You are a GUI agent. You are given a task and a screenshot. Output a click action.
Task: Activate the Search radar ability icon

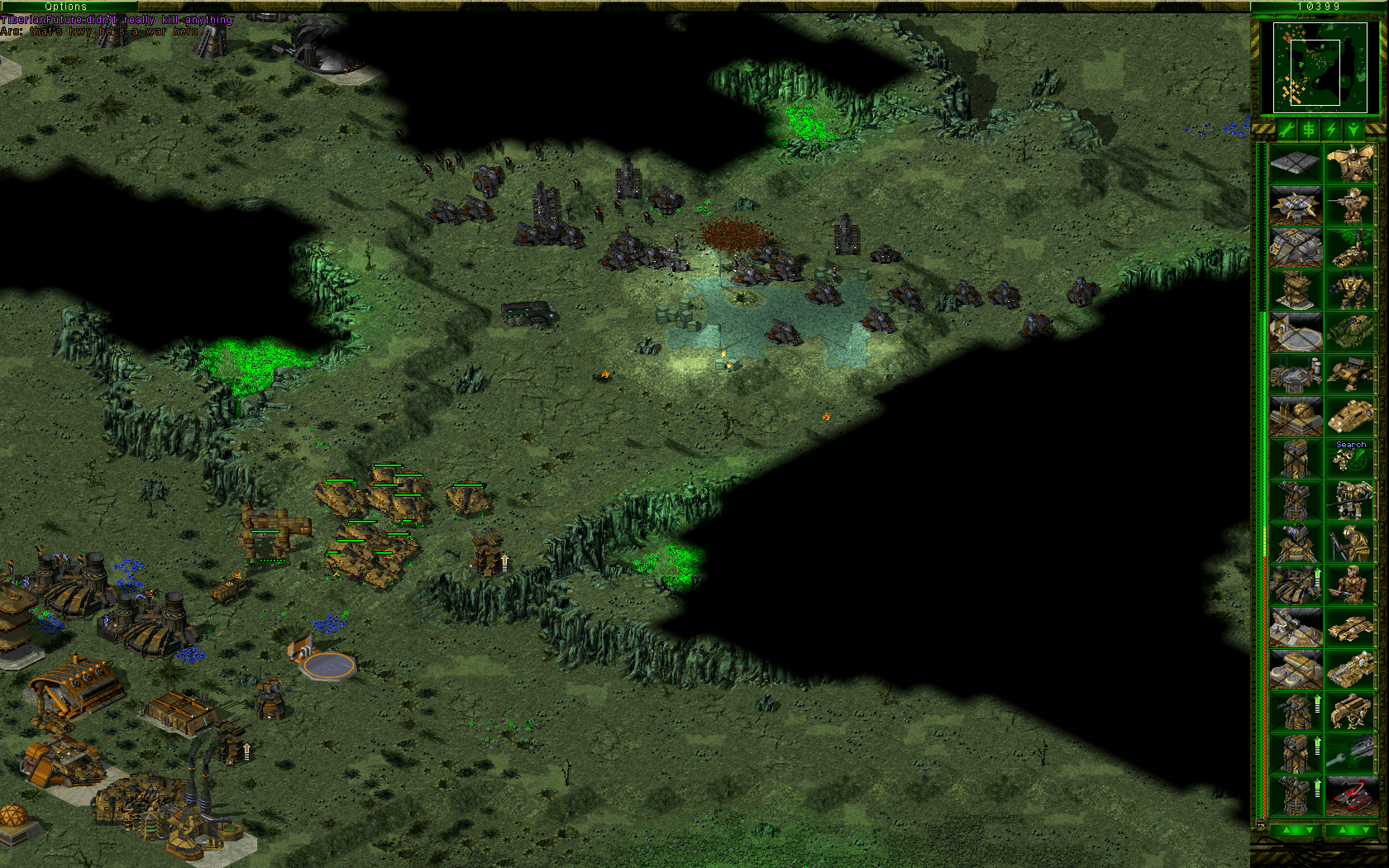point(1350,458)
